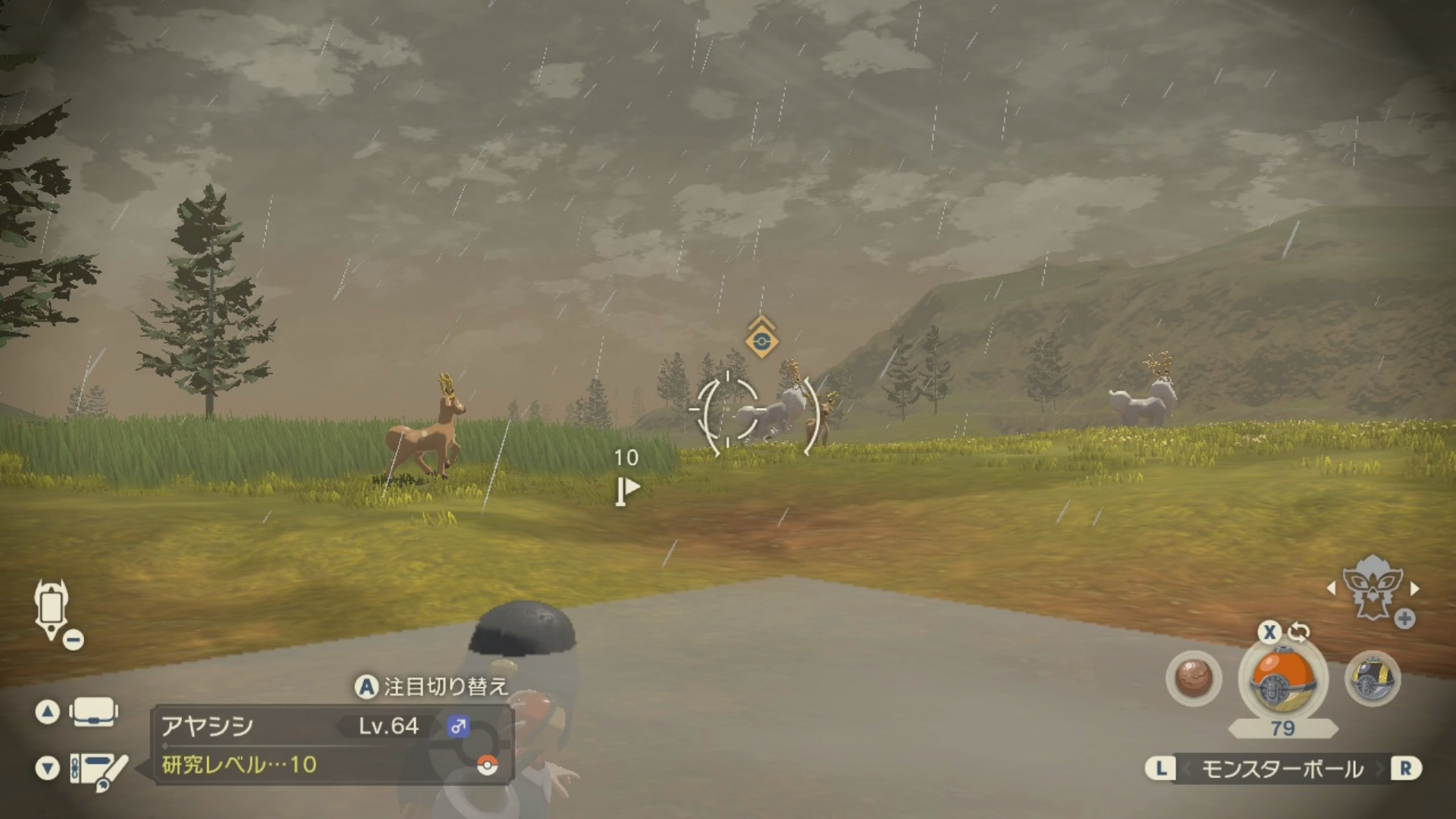The width and height of the screenshot is (1456, 819).
Task: Open the Pokédex notebook and brush icon
Action: (x=99, y=769)
